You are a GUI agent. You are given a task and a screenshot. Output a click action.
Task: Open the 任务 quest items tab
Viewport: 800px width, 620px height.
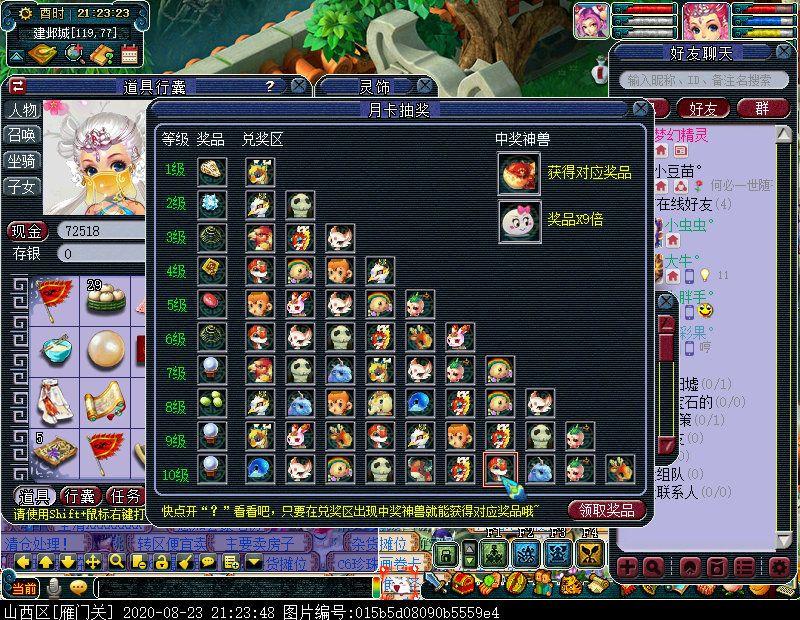click(125, 496)
